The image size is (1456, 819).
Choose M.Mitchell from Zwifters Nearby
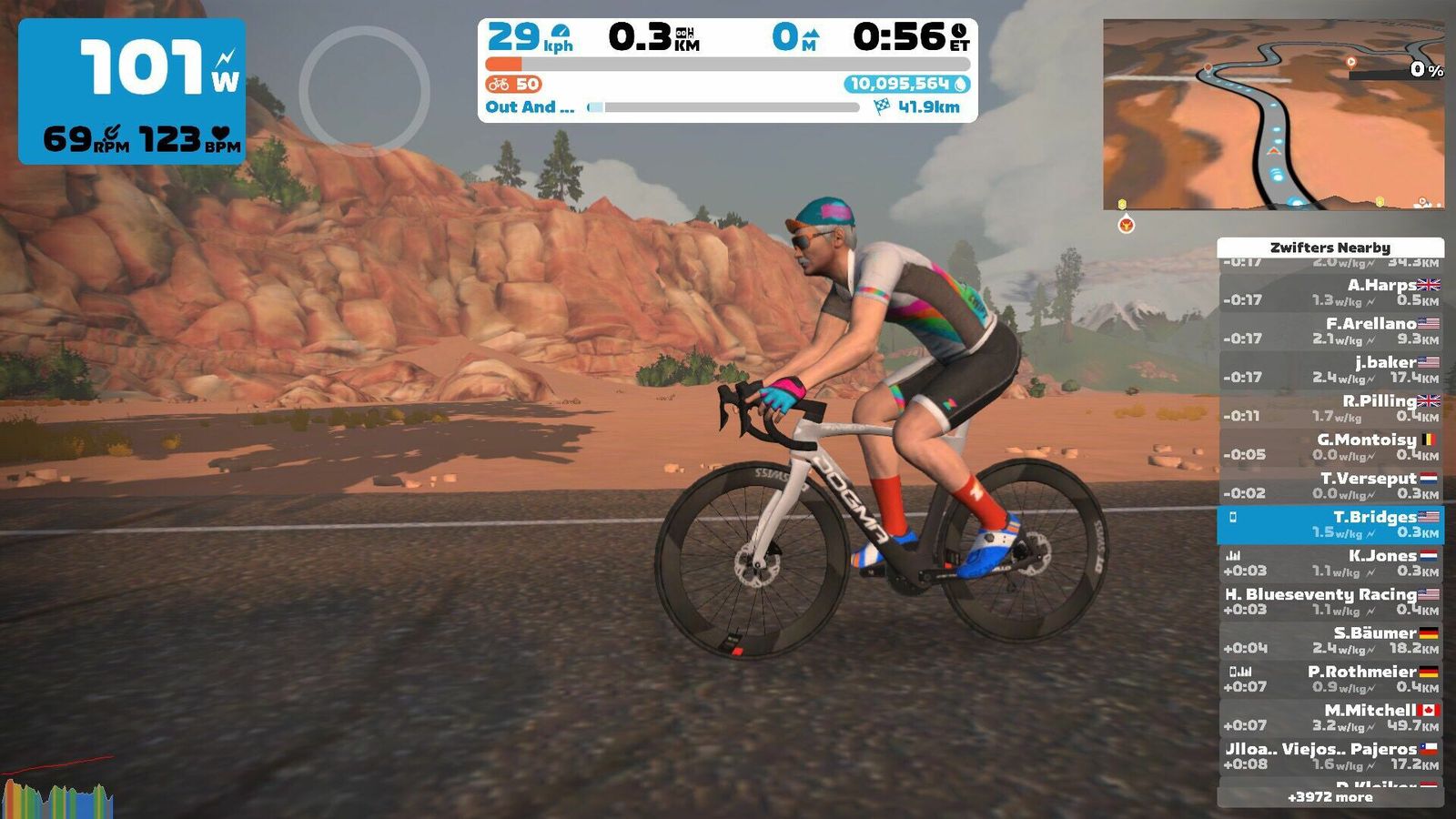tap(1330, 717)
